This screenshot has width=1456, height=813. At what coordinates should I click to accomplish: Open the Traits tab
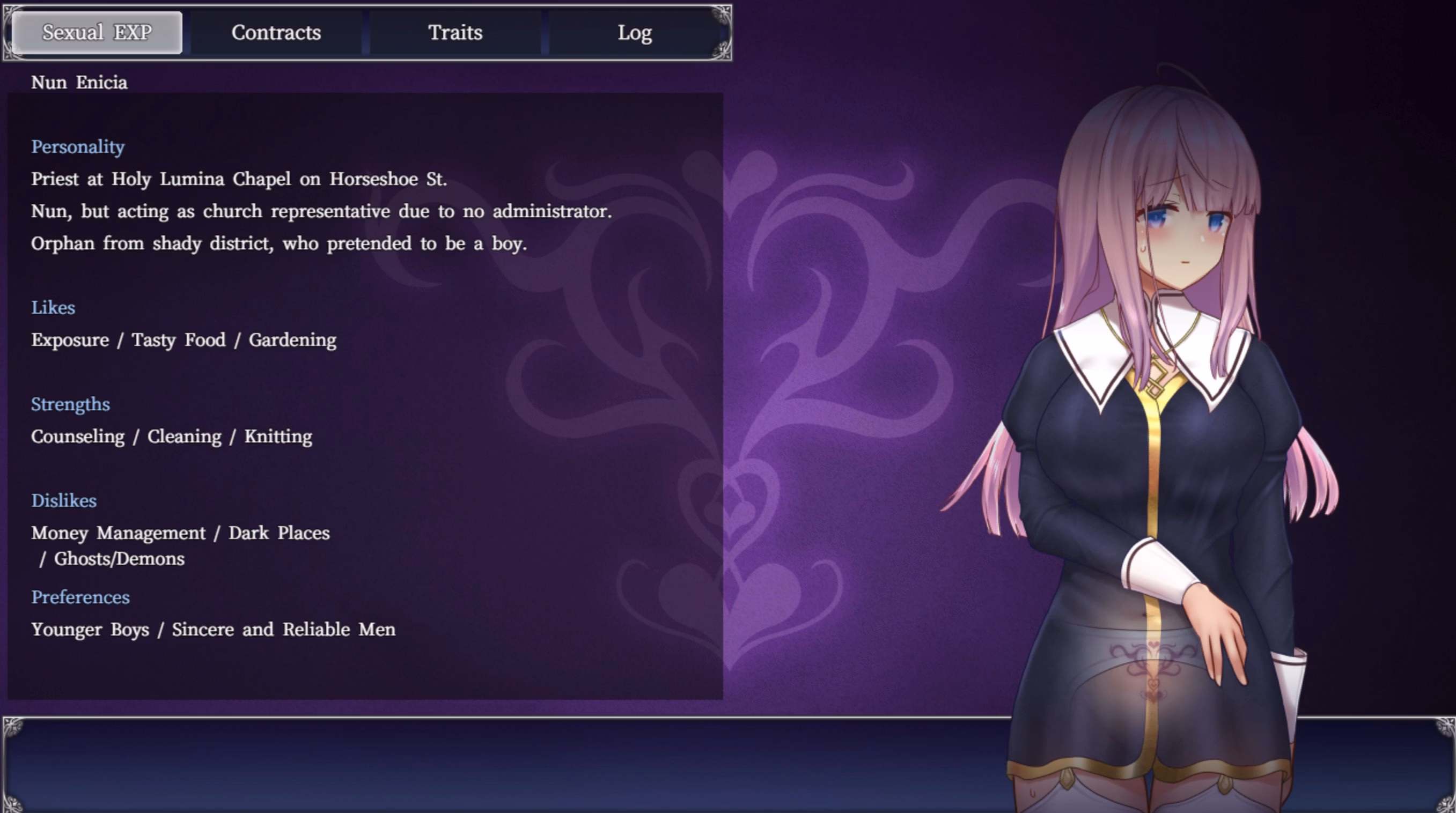tap(455, 32)
